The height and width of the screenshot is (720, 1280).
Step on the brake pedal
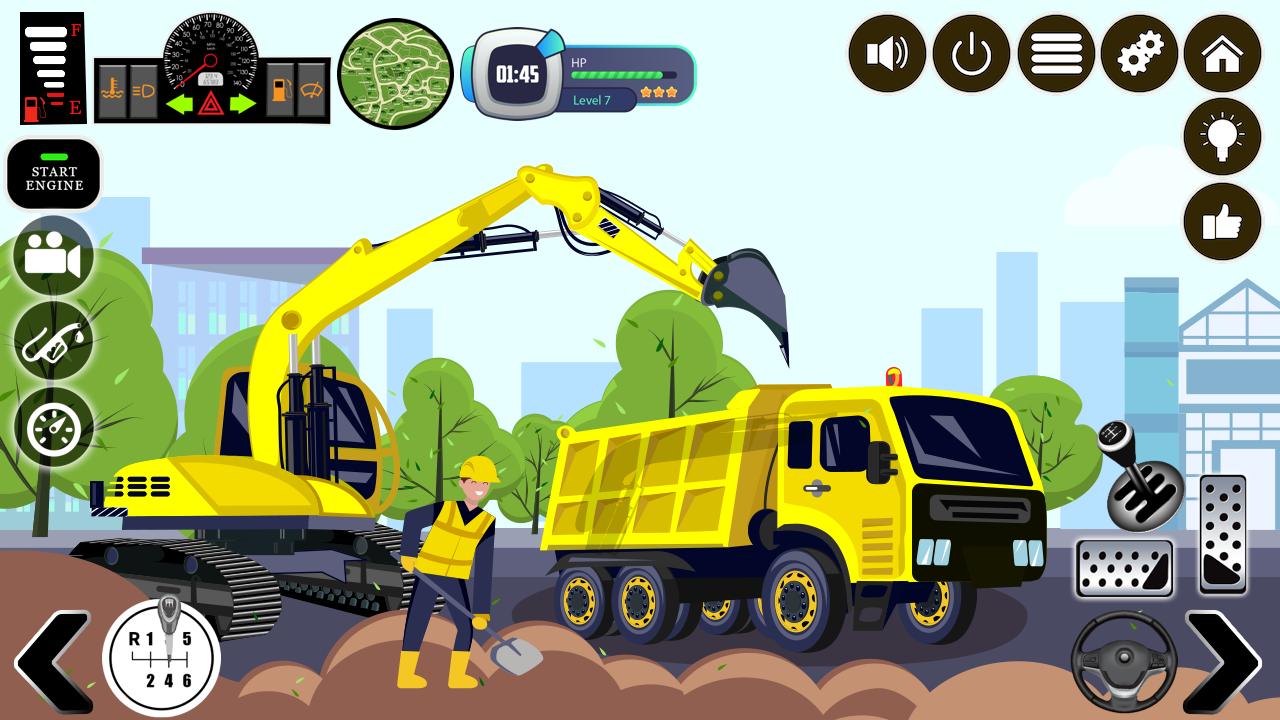click(1124, 568)
